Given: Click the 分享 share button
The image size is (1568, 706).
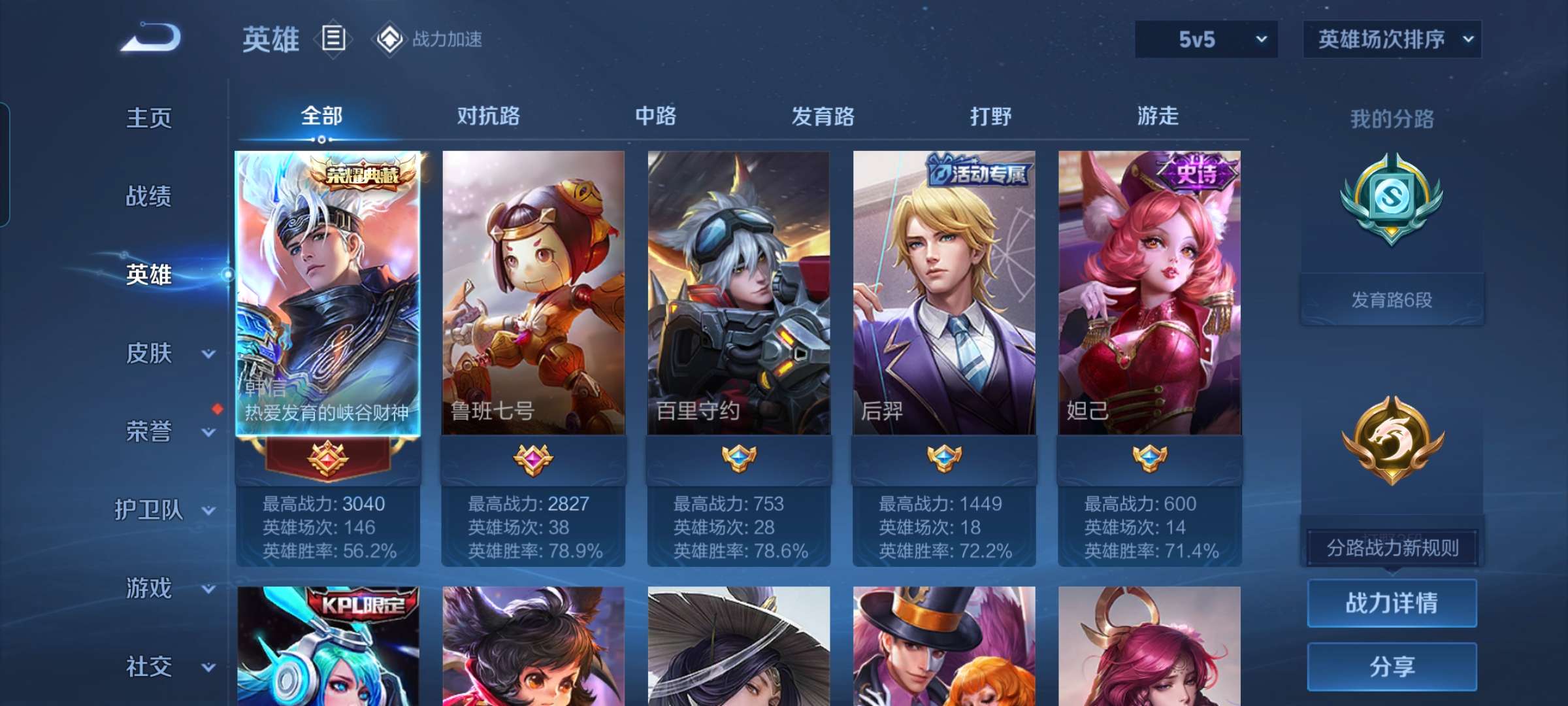Looking at the screenshot, I should coord(1392,665).
